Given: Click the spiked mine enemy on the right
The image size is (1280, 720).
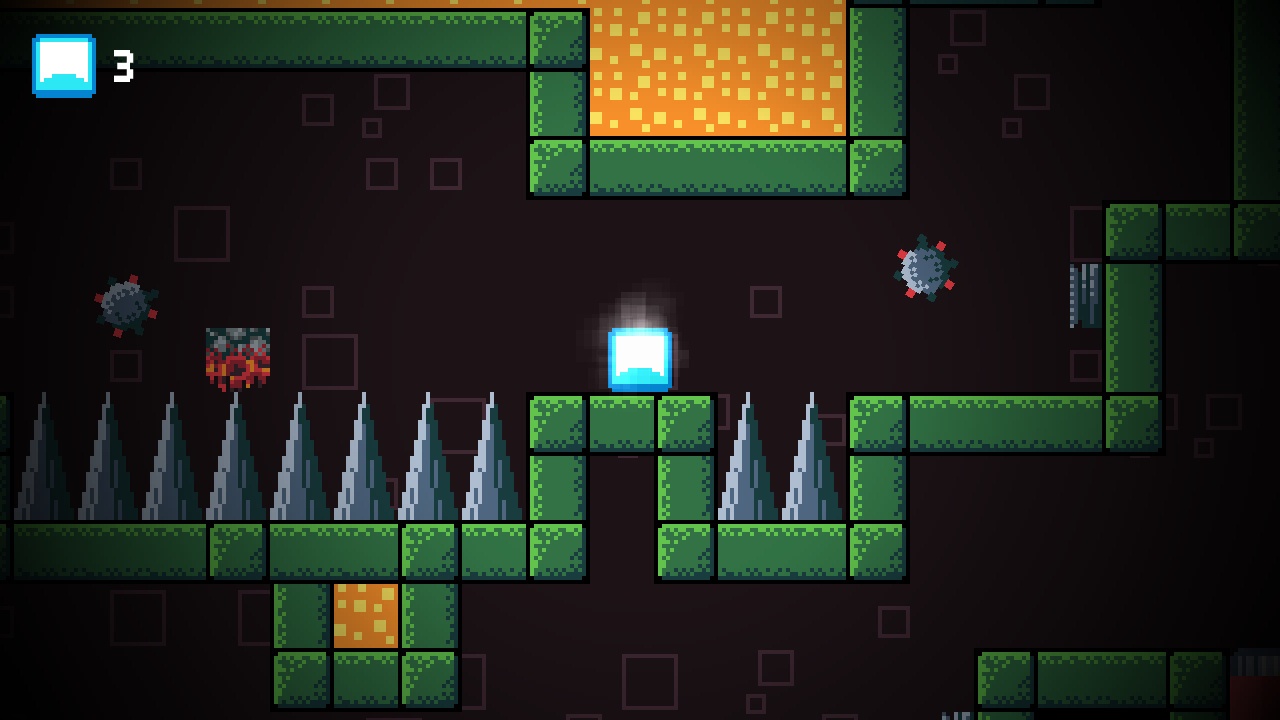Looking at the screenshot, I should (x=925, y=268).
